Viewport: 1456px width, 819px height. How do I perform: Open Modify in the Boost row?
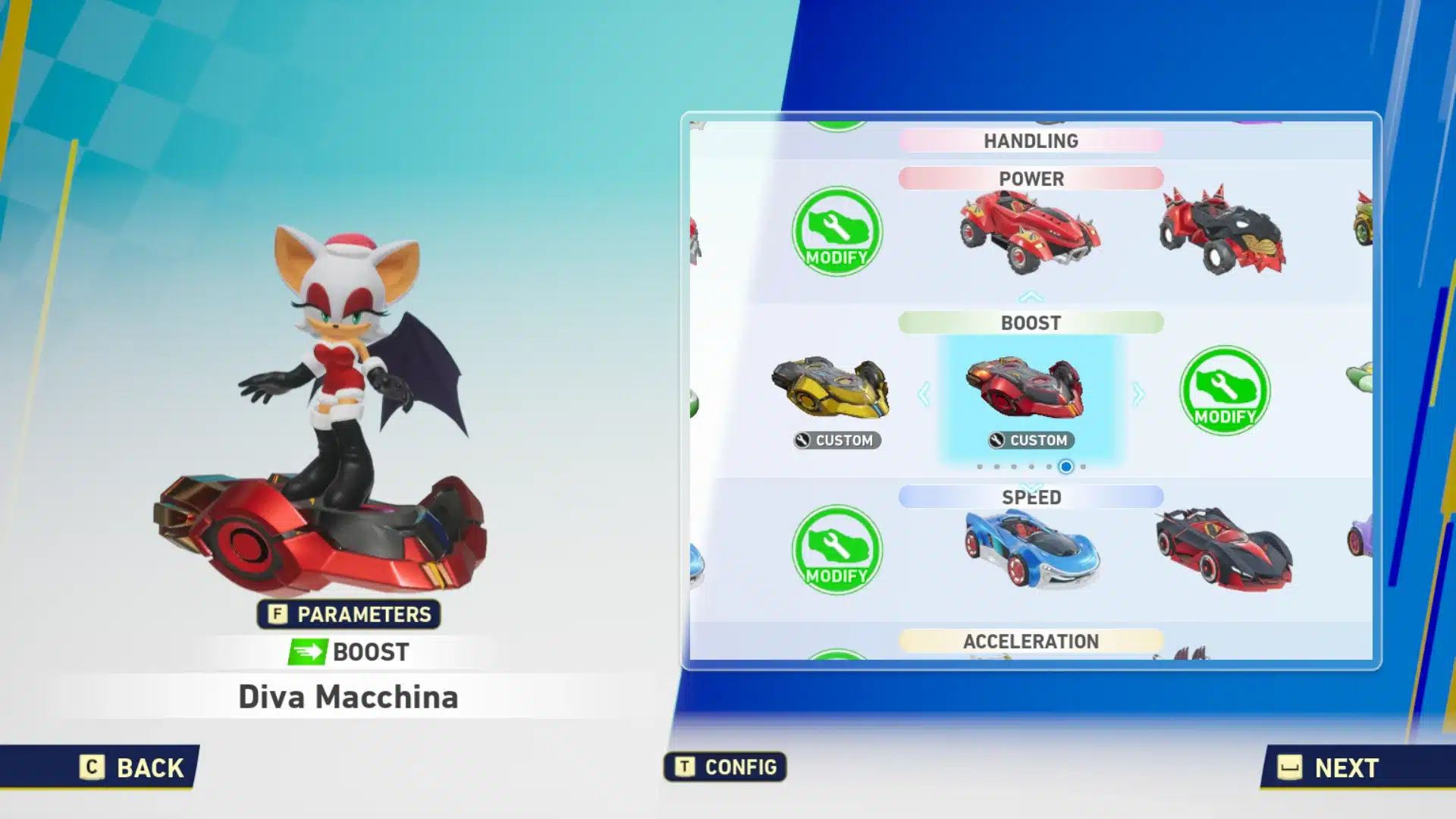click(1224, 391)
